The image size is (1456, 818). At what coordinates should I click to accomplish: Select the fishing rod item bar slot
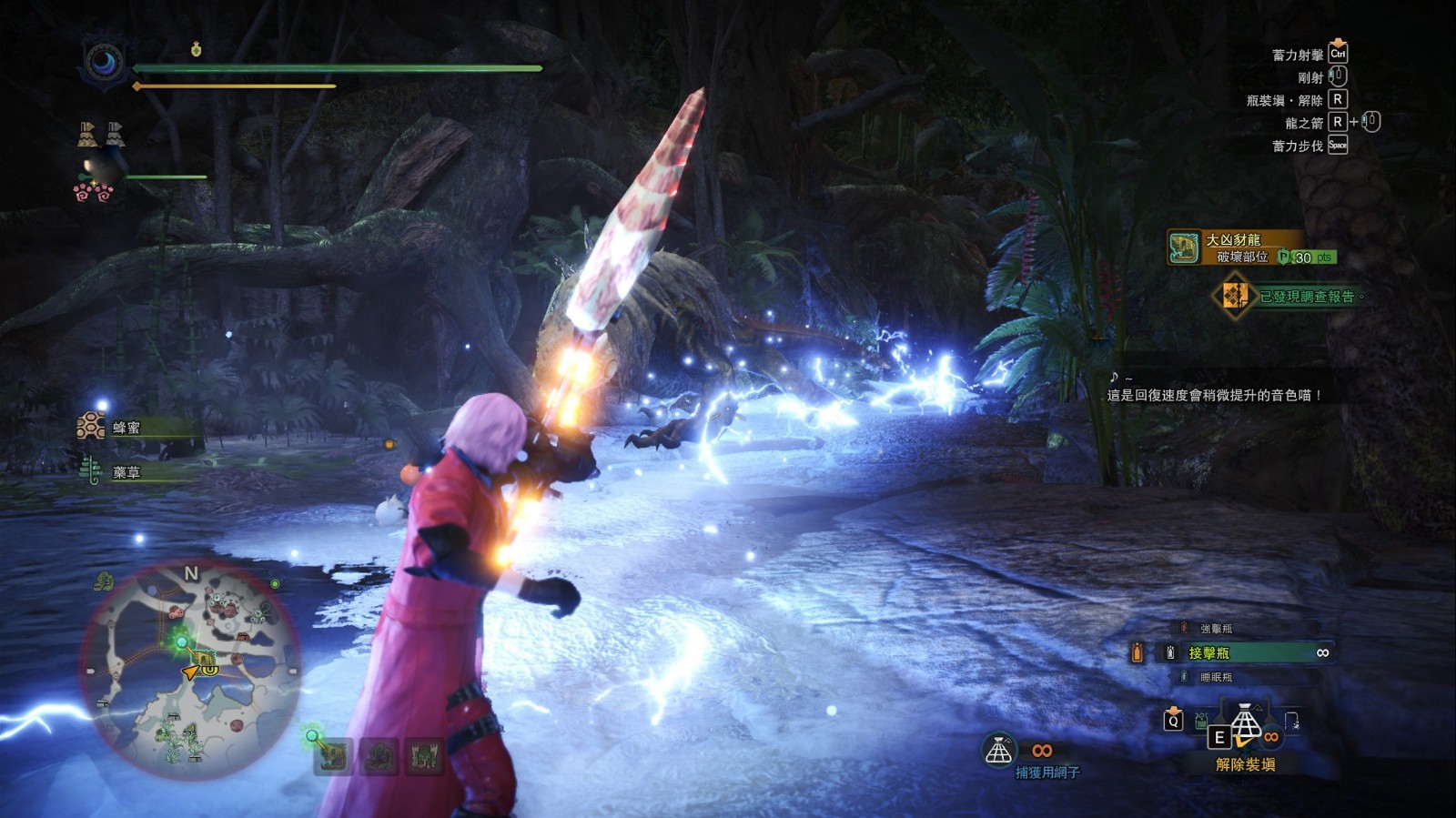point(1291,722)
